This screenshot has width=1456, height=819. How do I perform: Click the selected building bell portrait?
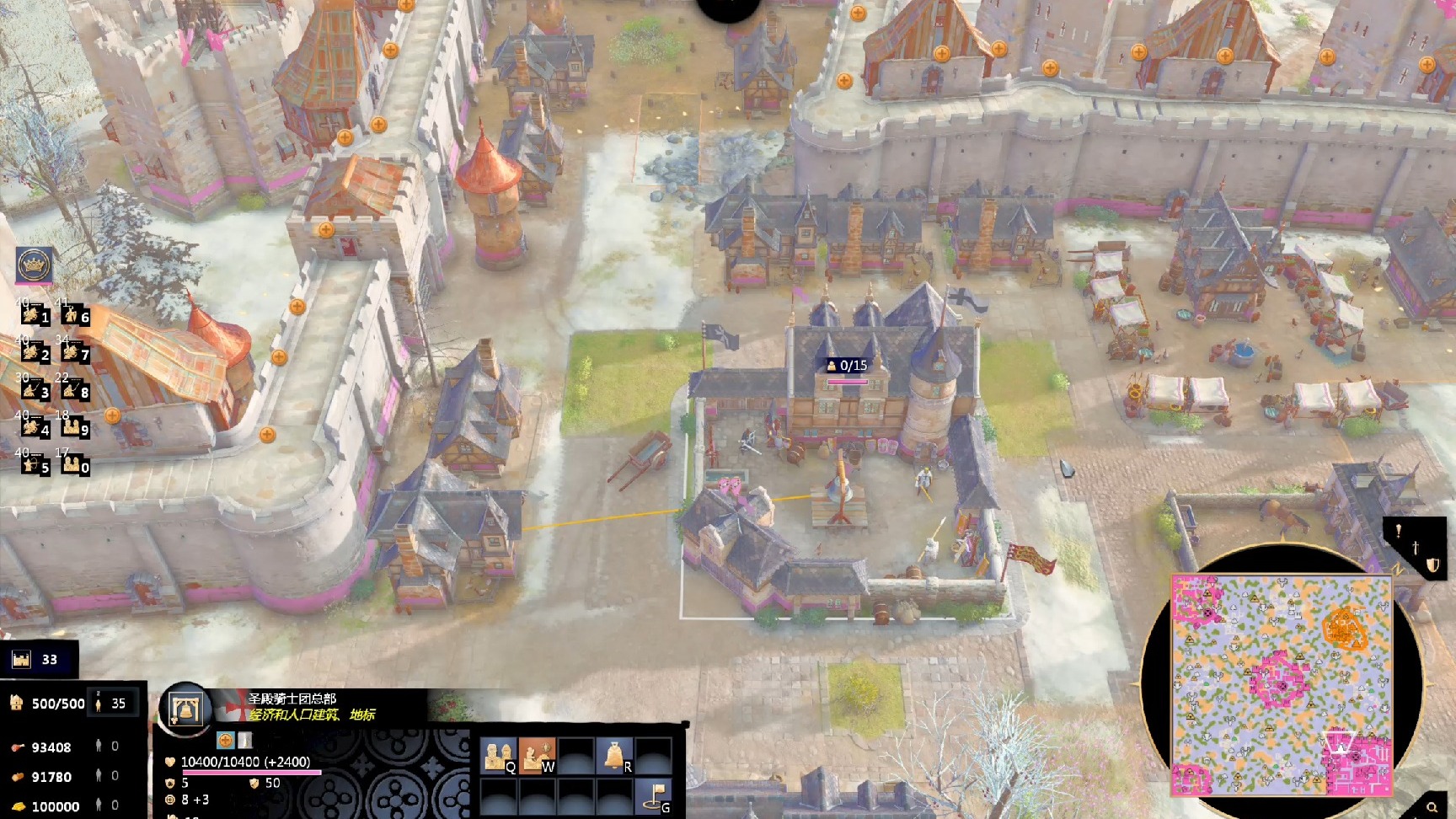click(x=185, y=710)
